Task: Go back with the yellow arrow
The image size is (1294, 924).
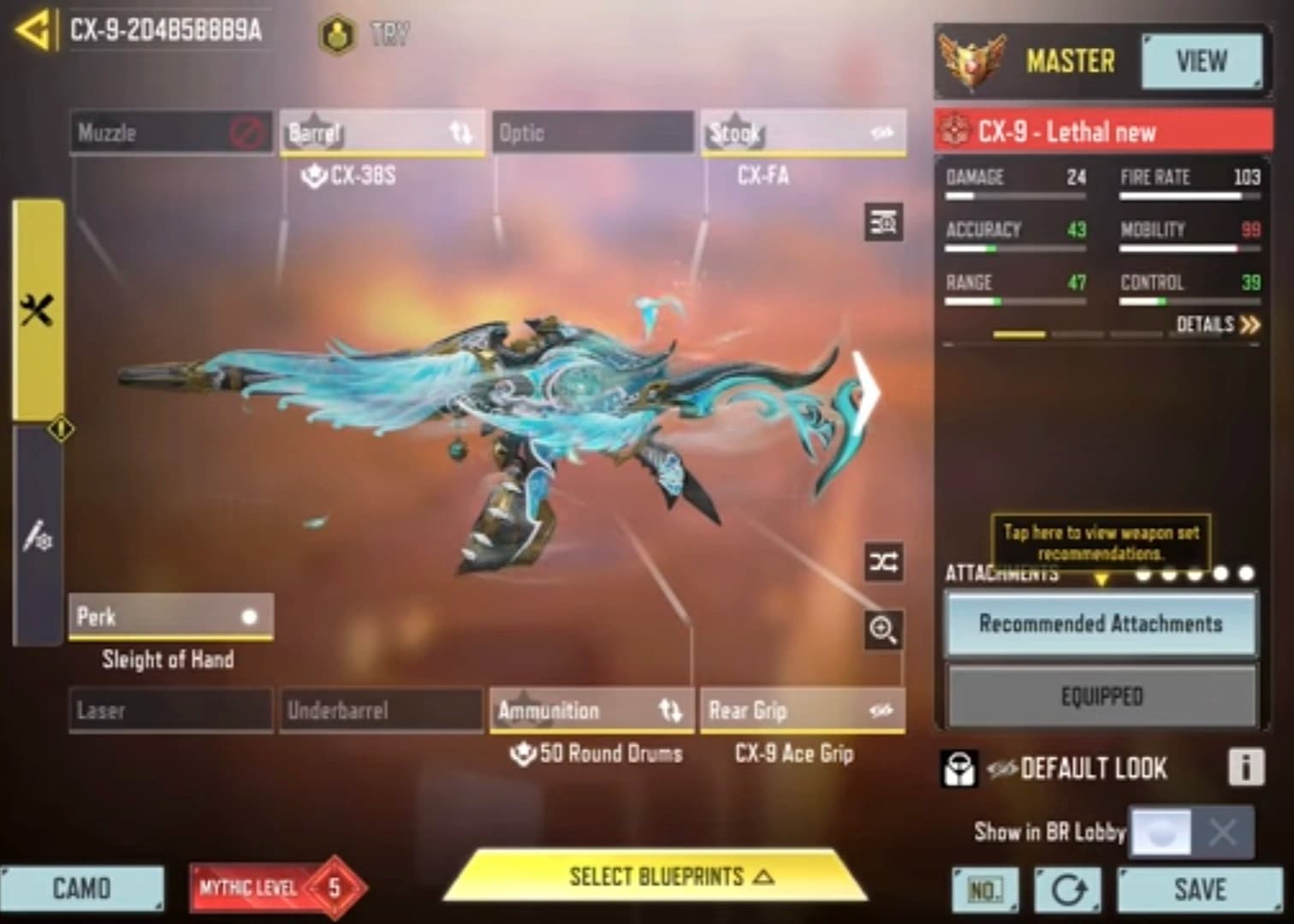Action: pos(34,31)
